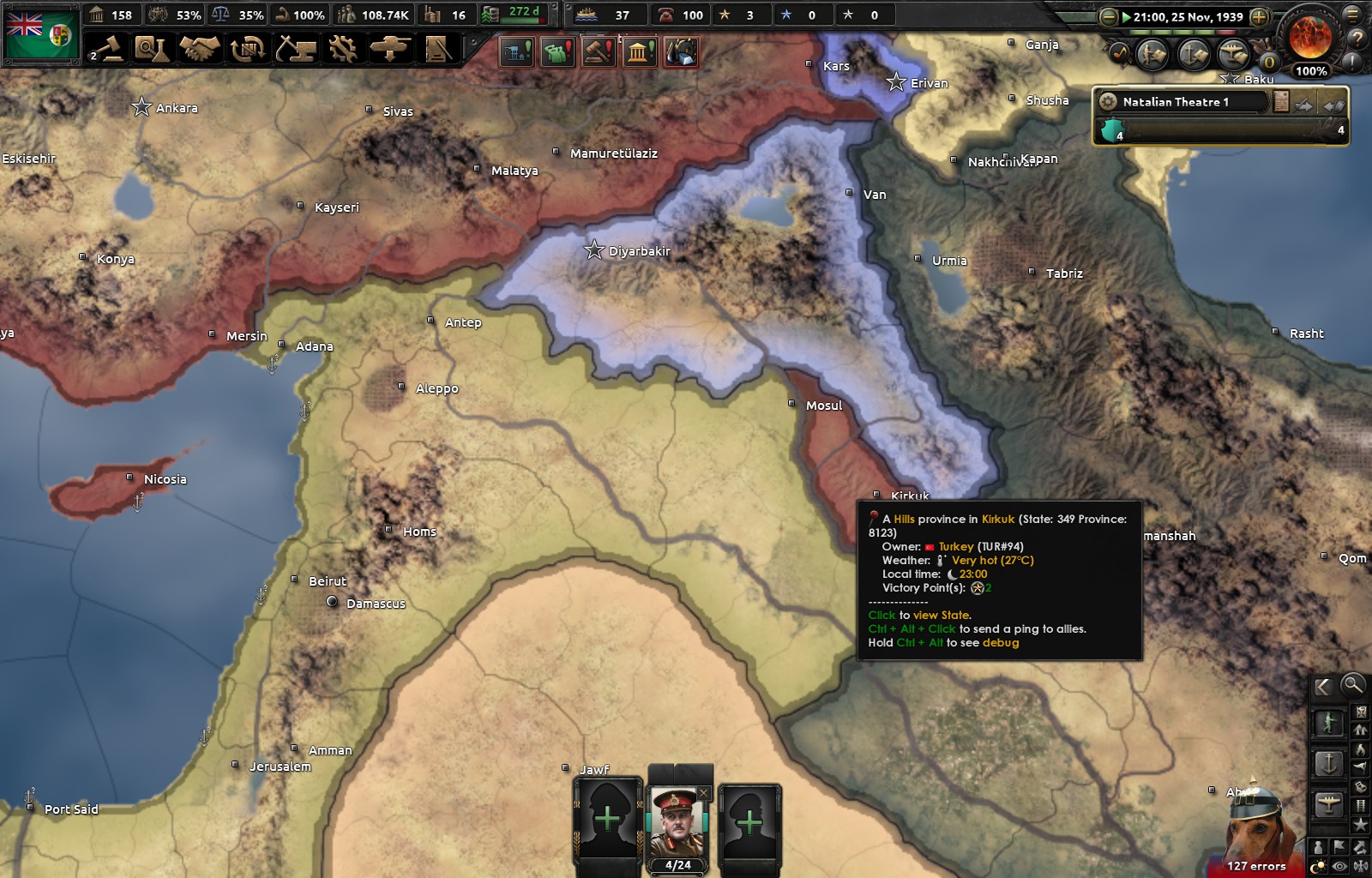
Task: Toggle day and night map lighting
Action: coord(1318,864)
